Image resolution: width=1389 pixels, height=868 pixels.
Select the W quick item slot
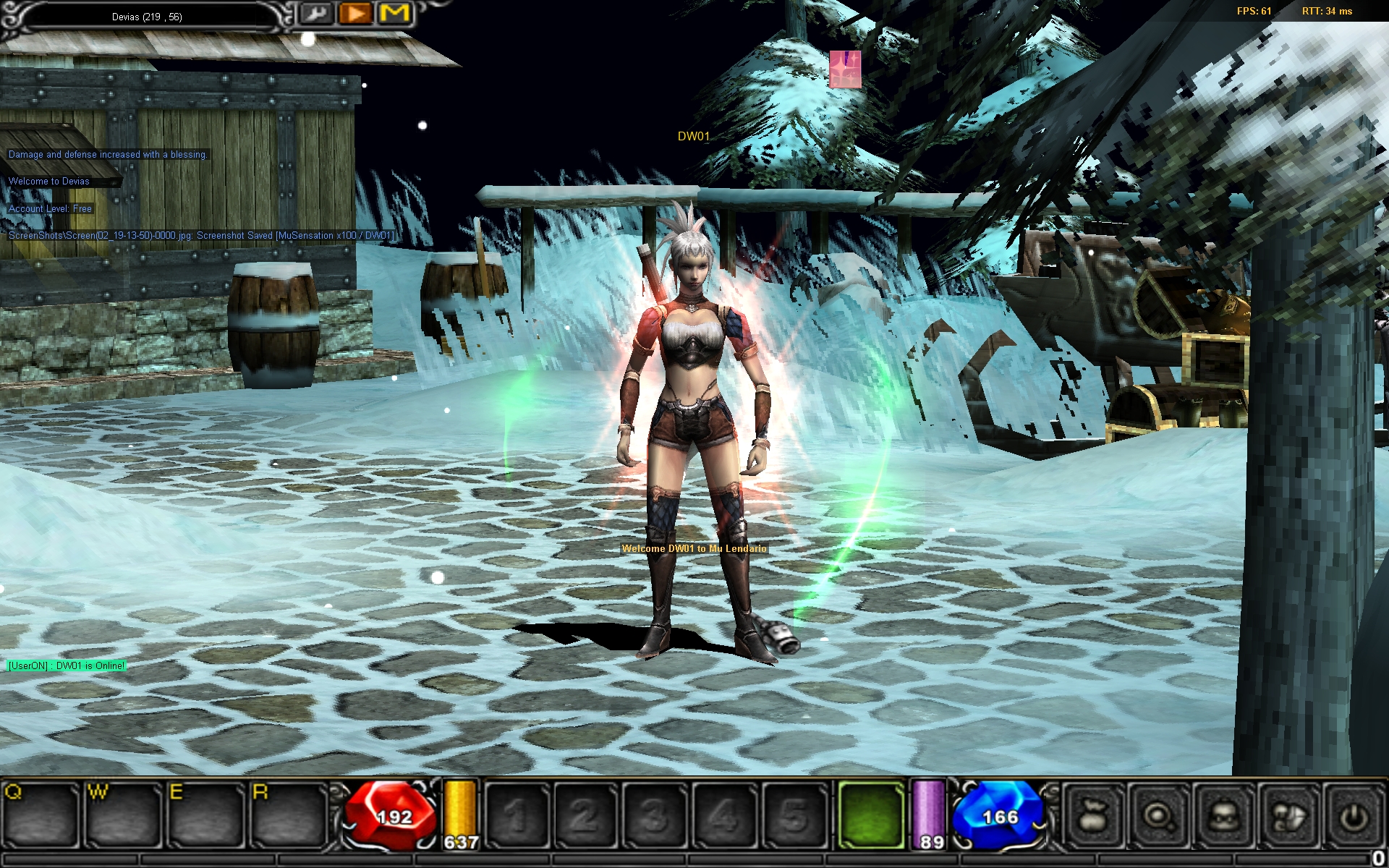coord(123,815)
